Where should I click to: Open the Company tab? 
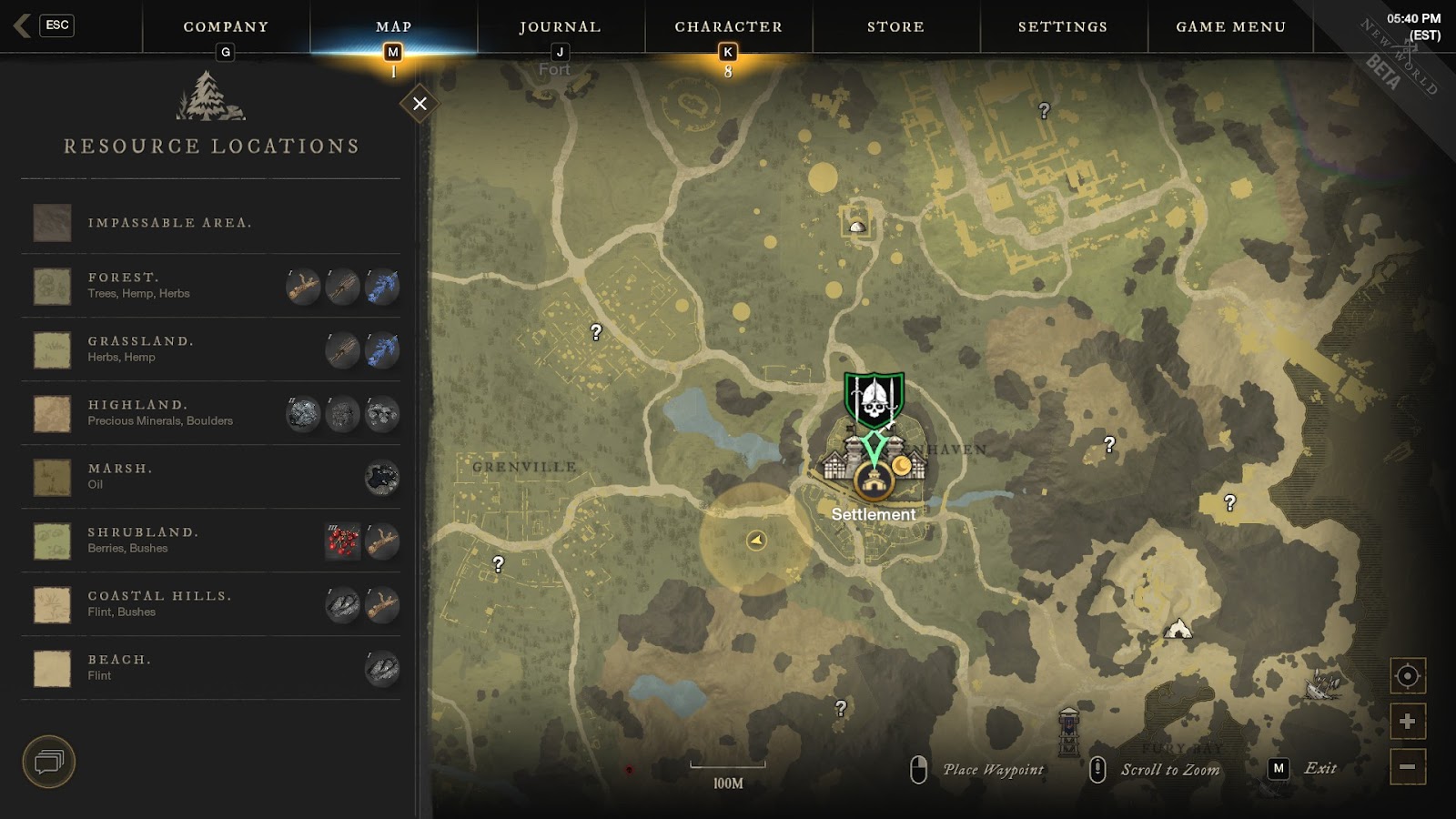click(x=226, y=27)
